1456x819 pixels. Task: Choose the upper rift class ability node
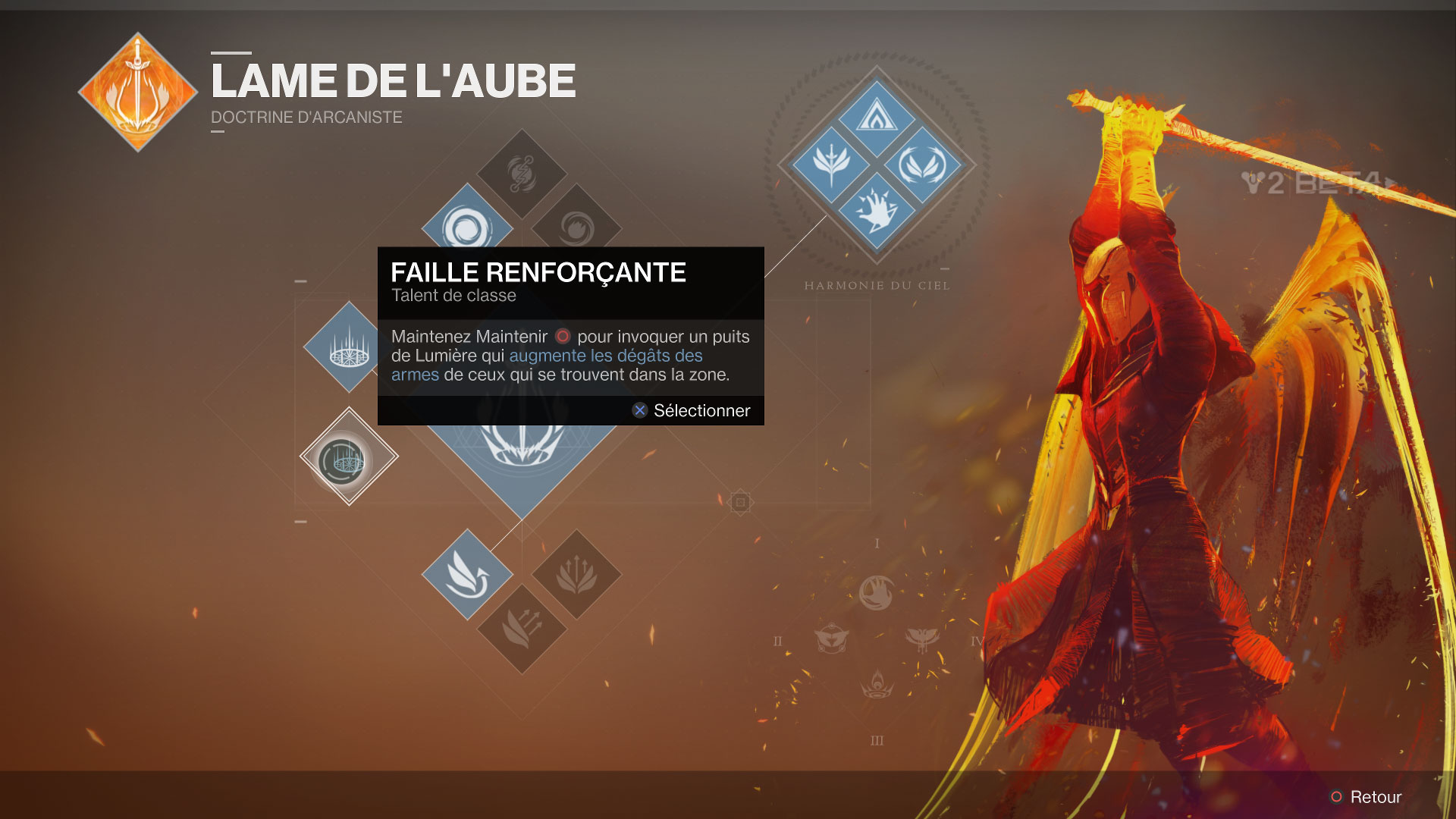(x=347, y=347)
